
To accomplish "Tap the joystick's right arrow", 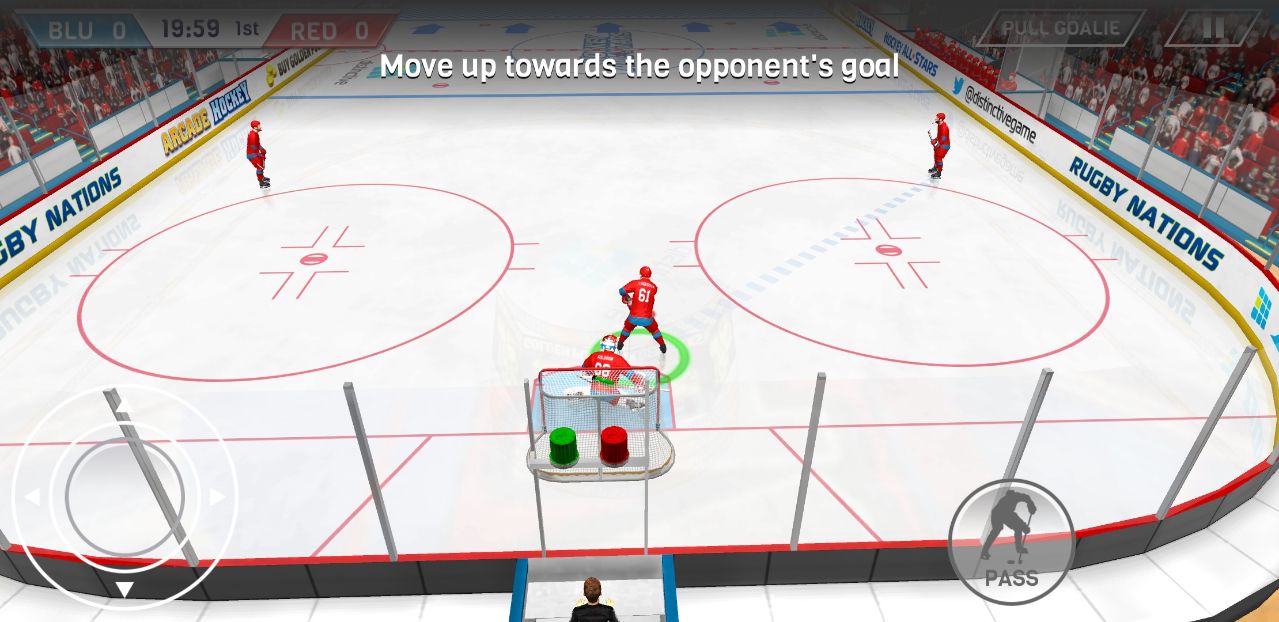I will point(217,497).
